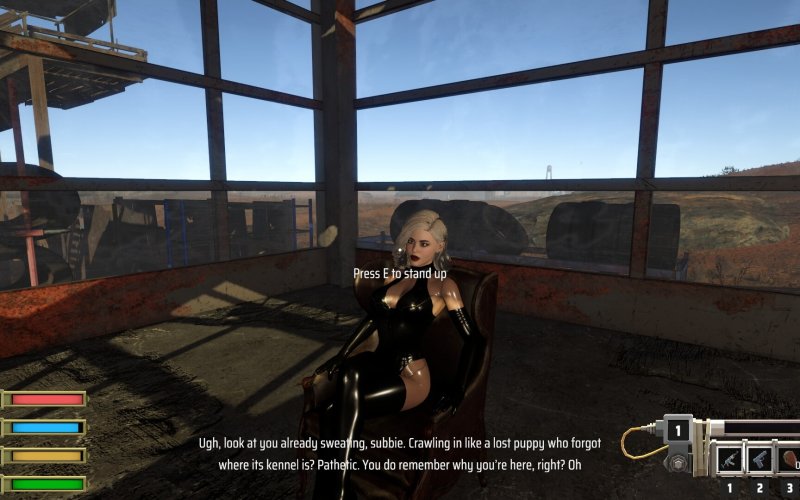Select the pistol hotbar slot
The width and height of the screenshot is (800, 500).
(760, 459)
